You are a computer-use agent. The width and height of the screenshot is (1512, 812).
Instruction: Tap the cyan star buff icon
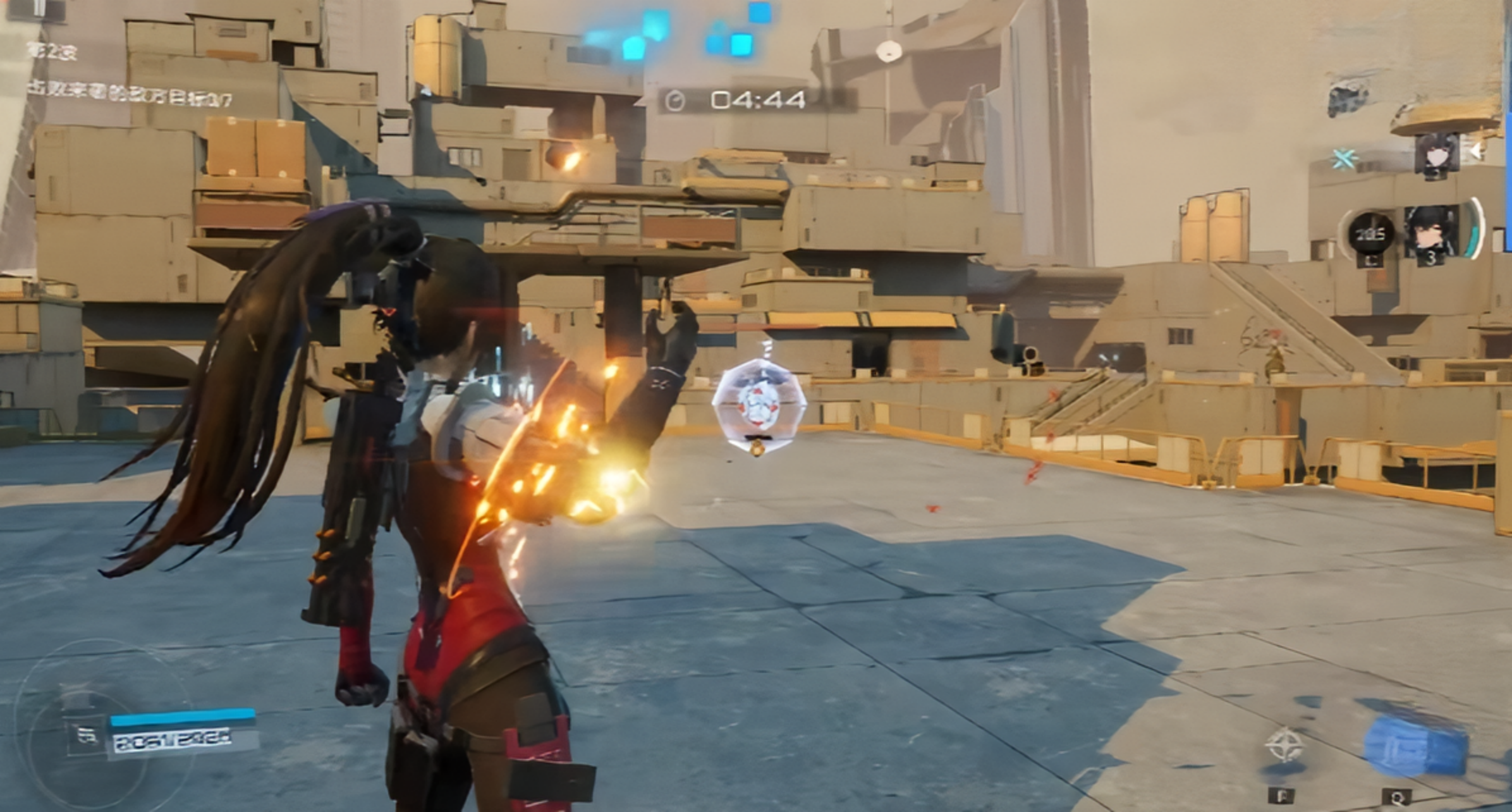pyautogui.click(x=1344, y=158)
